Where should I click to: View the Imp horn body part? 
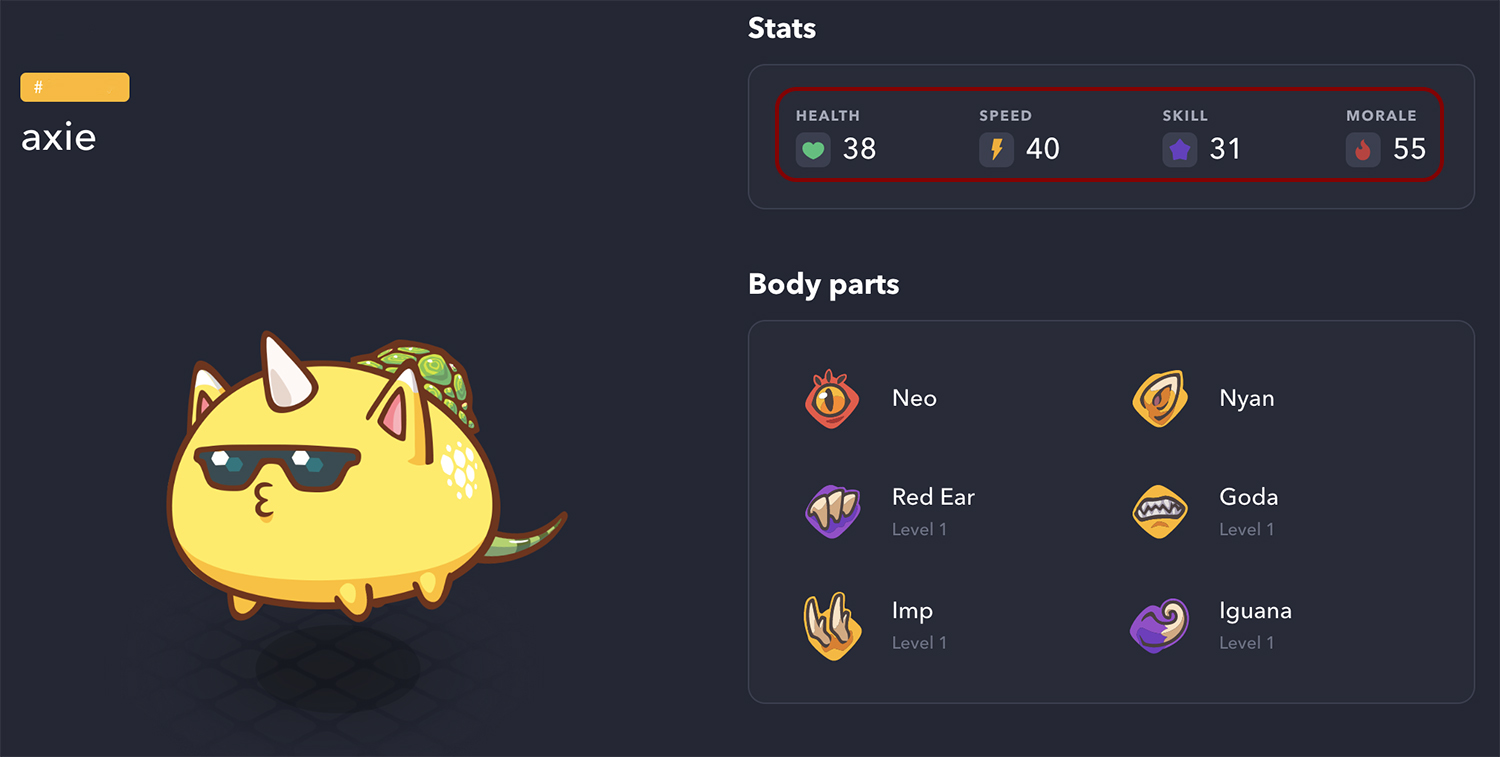[x=911, y=612]
